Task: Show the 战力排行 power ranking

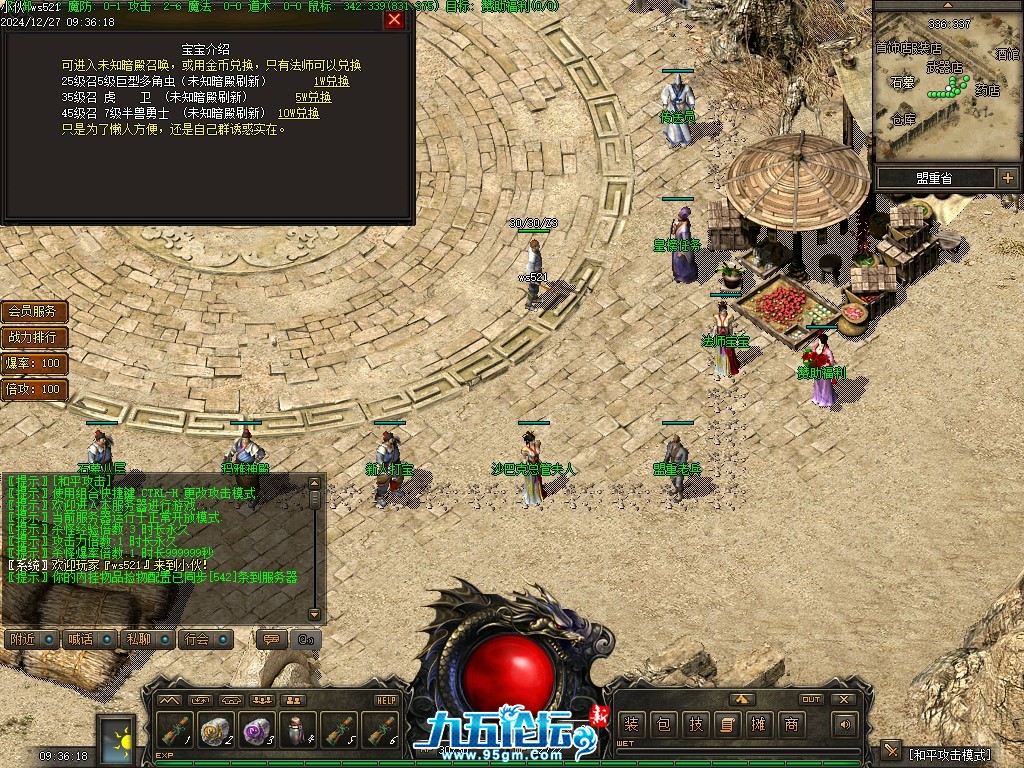Action: (x=34, y=338)
